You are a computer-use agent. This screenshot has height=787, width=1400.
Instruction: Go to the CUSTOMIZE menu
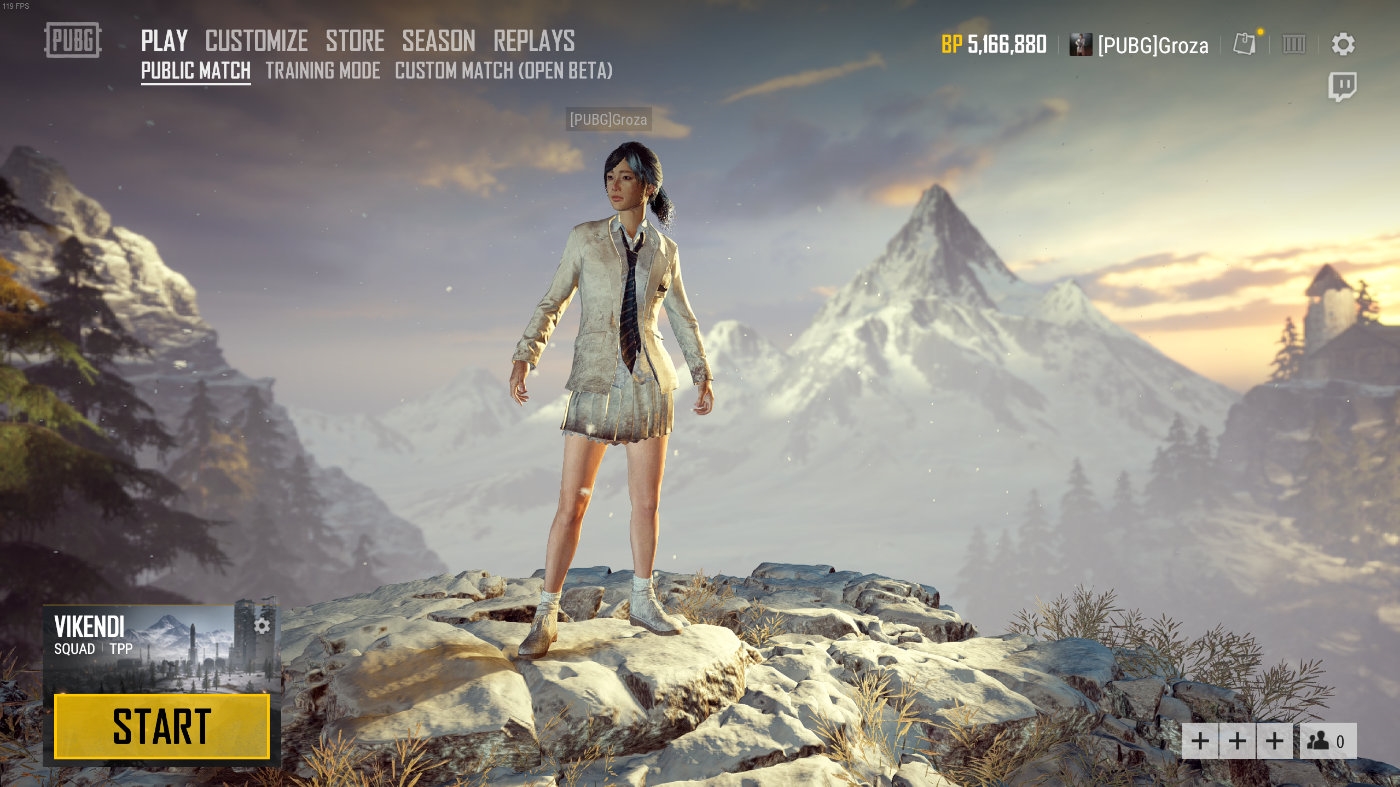coord(256,41)
